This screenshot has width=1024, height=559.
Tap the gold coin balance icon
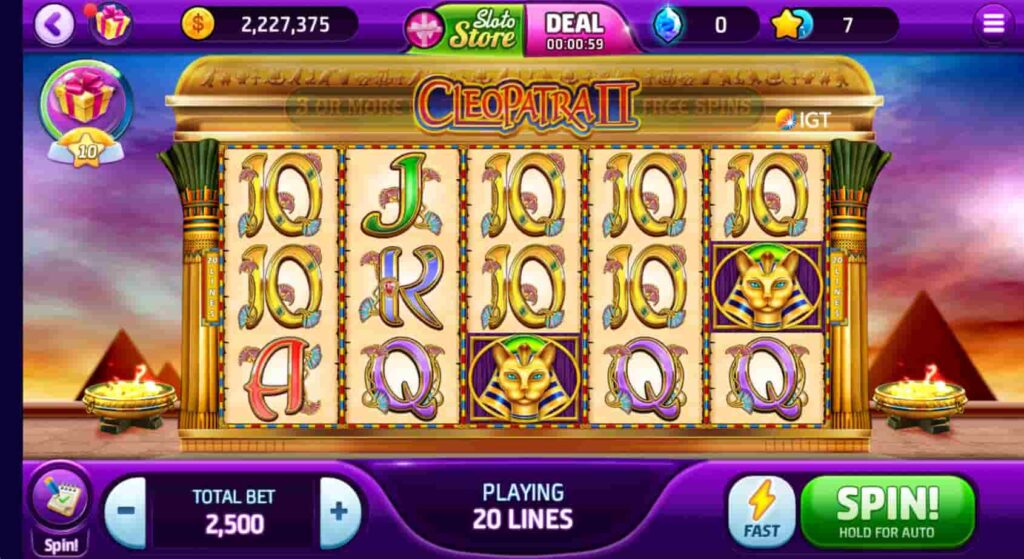198,24
